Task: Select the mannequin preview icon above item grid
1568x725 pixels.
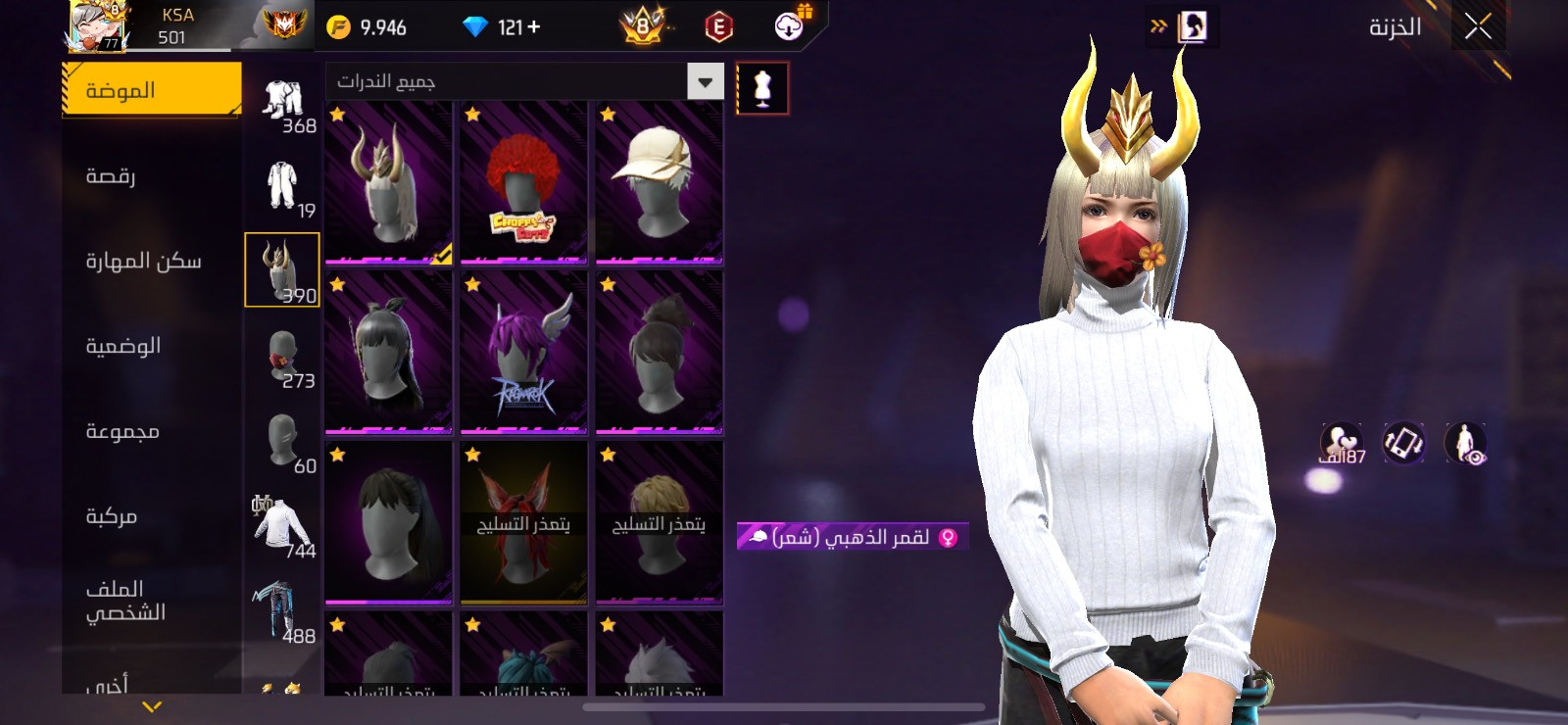Action: (x=762, y=87)
